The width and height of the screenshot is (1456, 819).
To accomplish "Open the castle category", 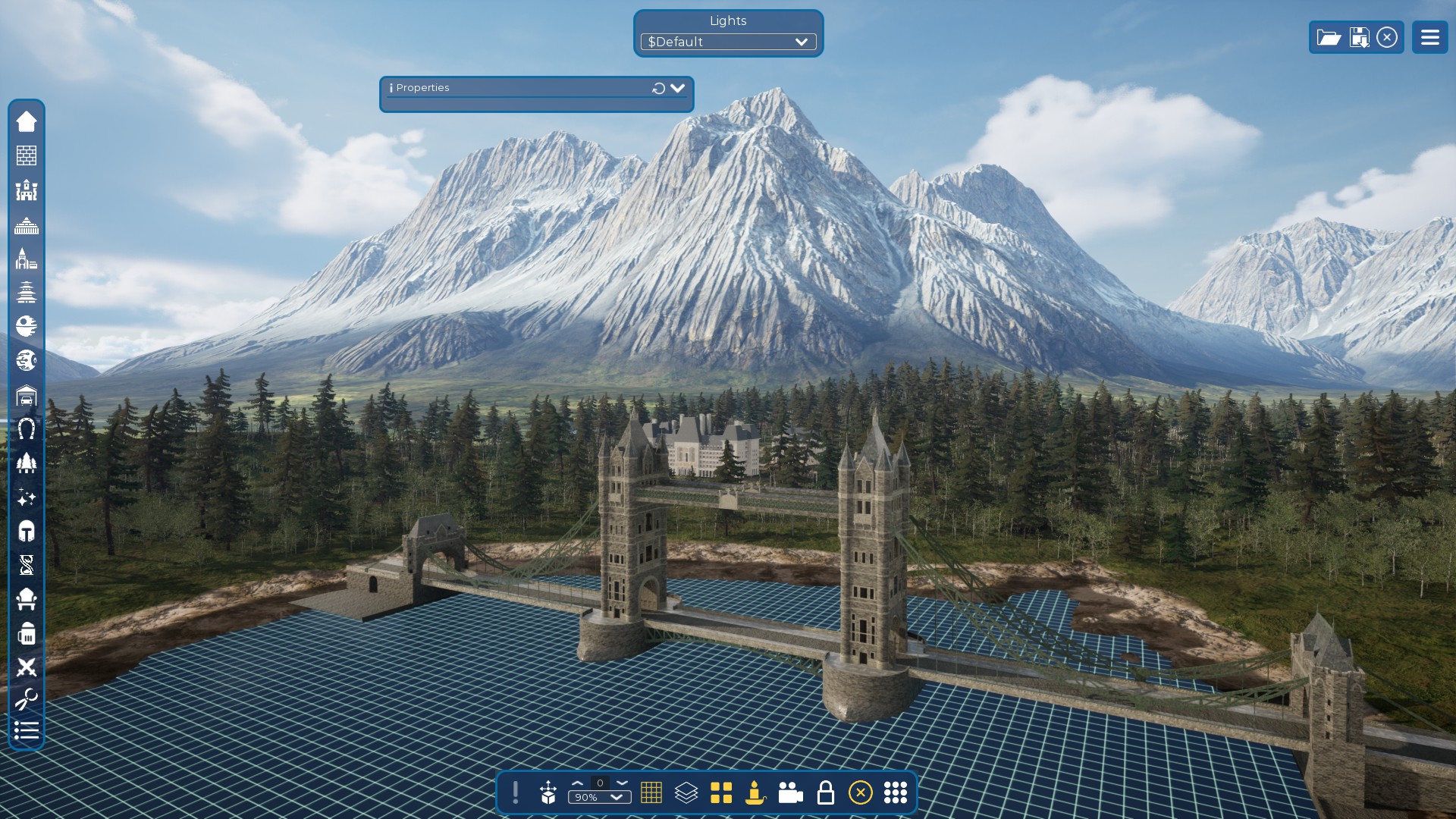I will tap(27, 190).
